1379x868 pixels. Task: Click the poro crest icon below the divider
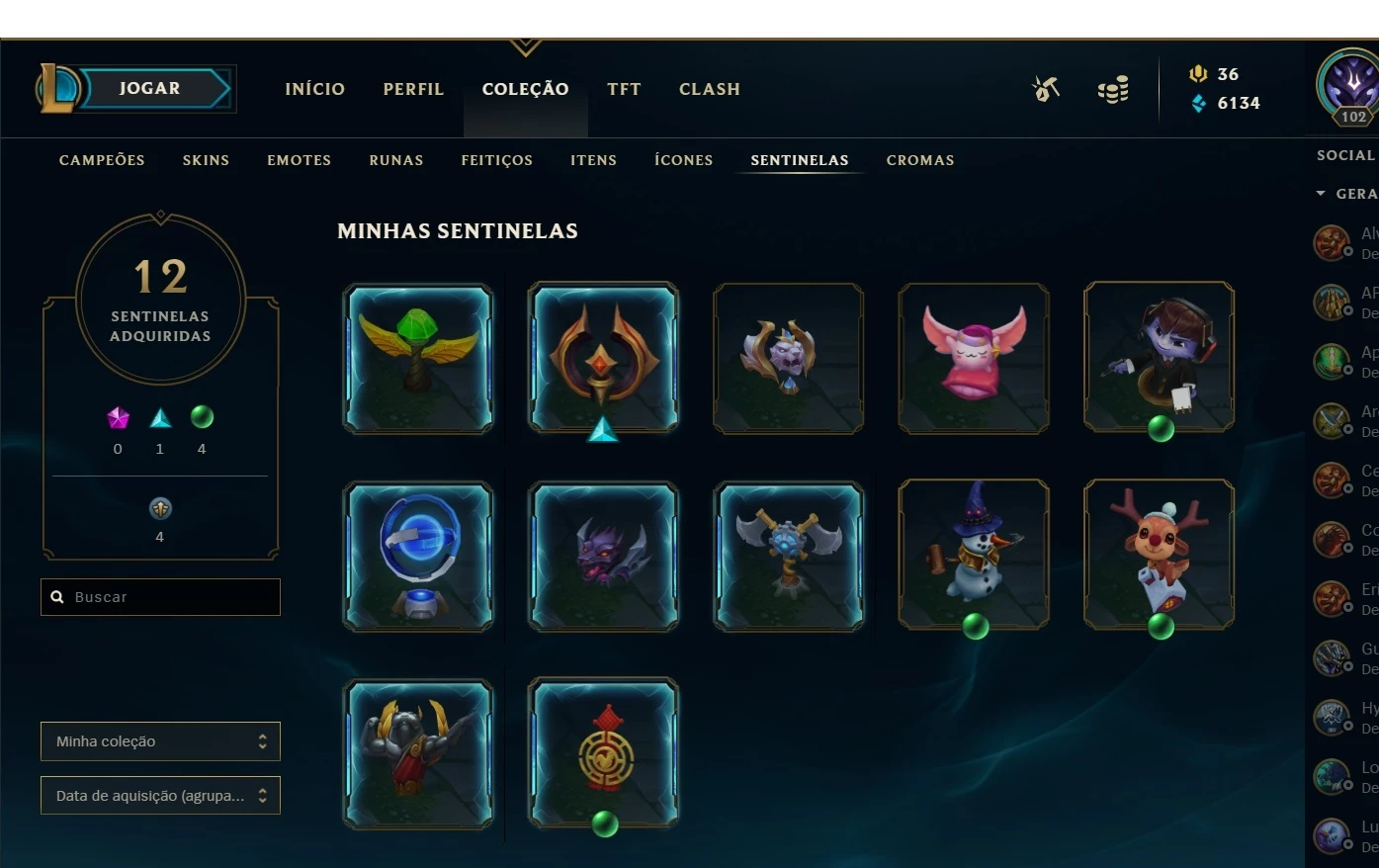159,508
